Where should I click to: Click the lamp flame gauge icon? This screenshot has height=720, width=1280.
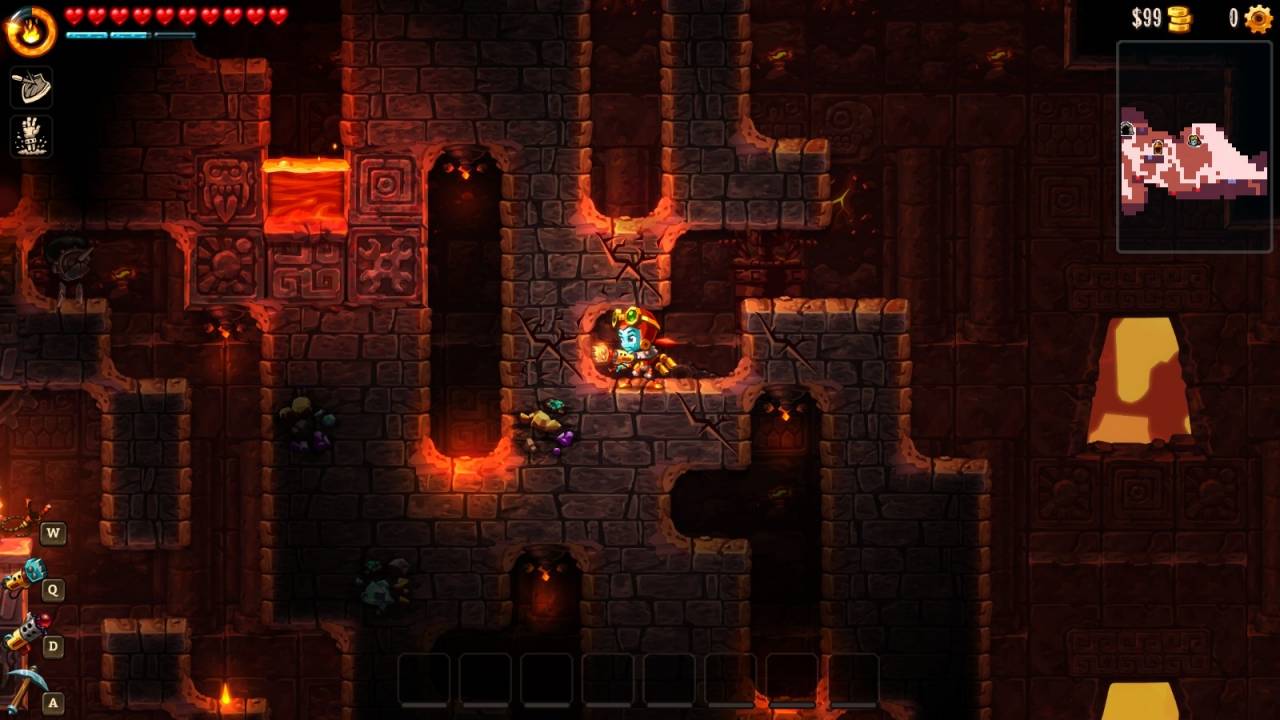pos(30,30)
